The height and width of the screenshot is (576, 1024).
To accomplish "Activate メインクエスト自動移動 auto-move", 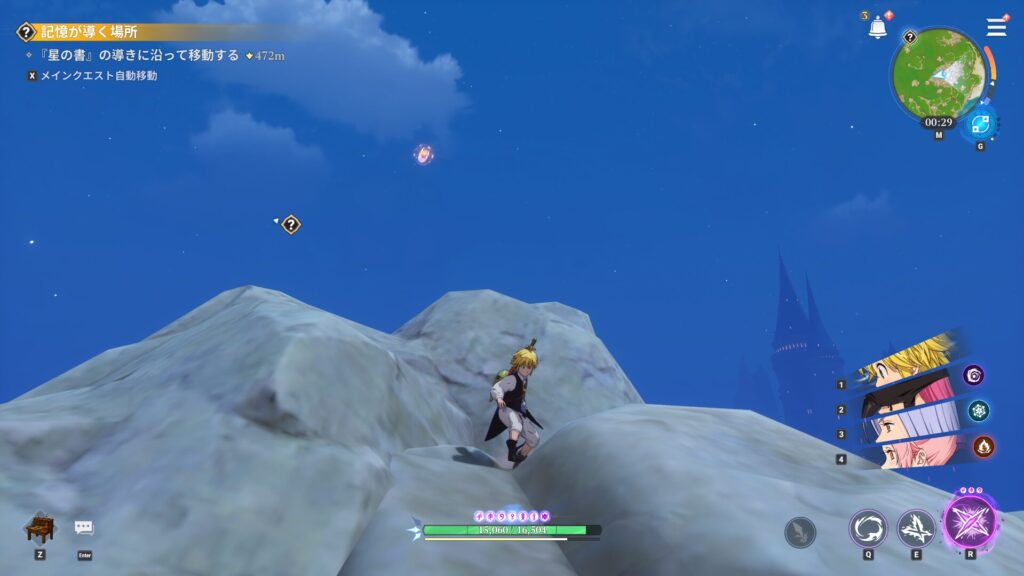I will (x=98, y=75).
